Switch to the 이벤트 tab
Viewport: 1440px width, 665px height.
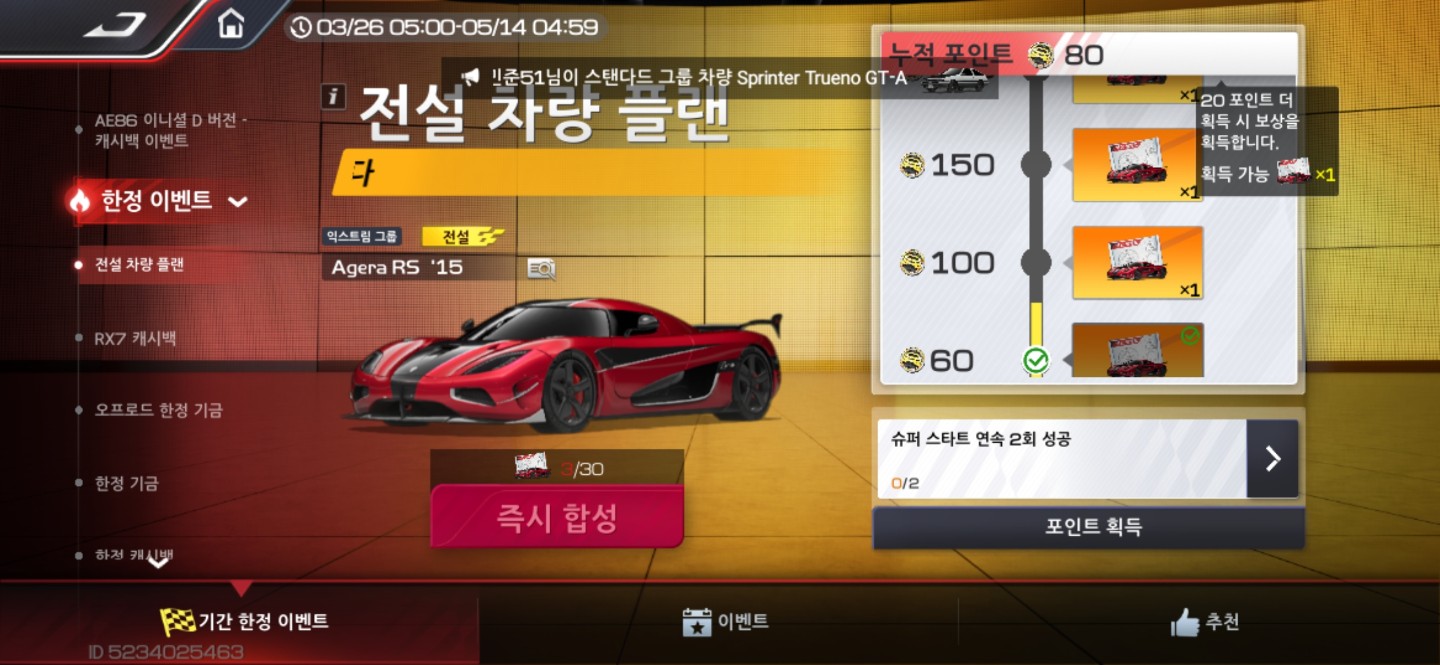[725, 621]
